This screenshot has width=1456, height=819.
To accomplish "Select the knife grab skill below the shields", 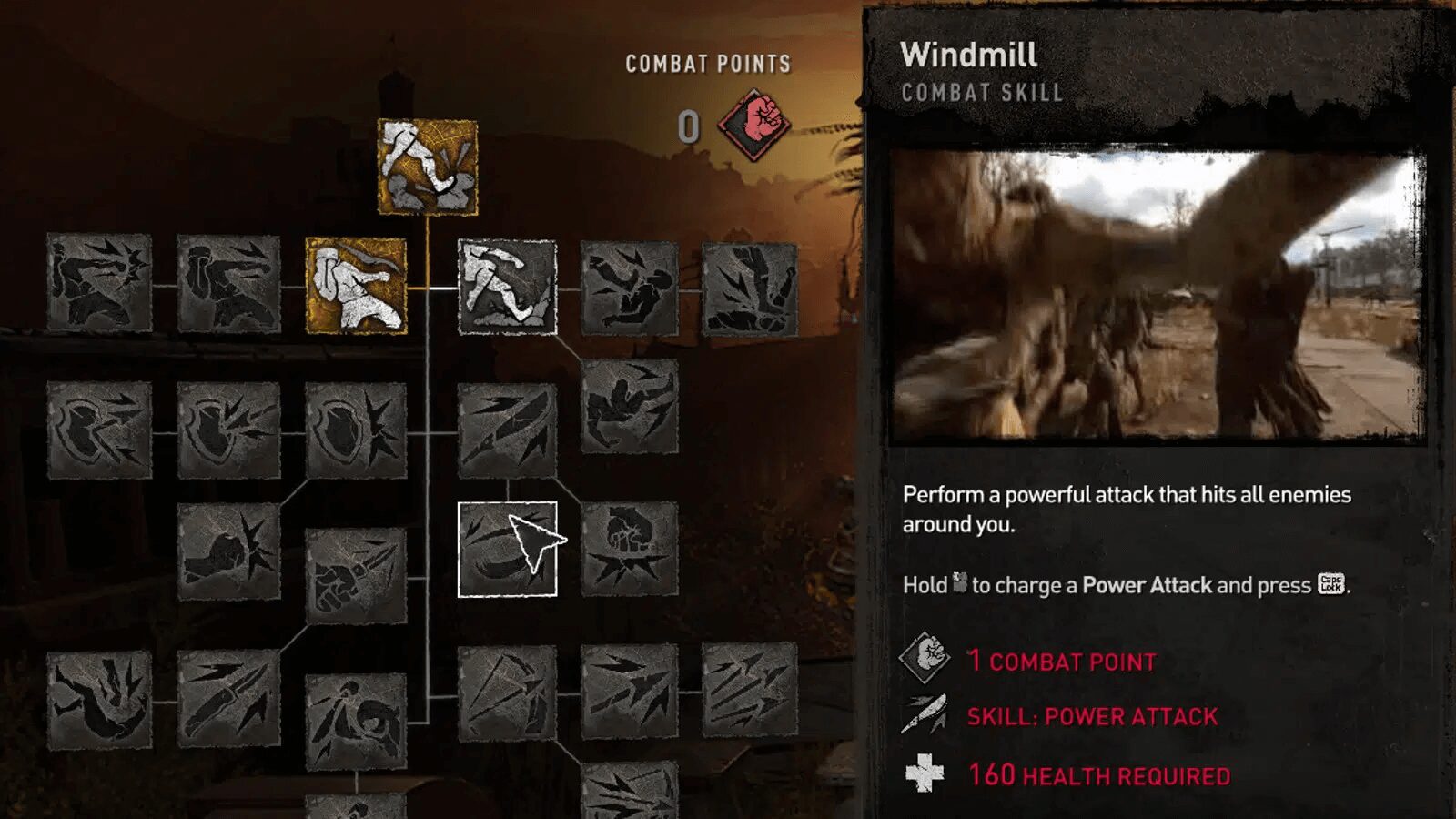I will 355,573.
